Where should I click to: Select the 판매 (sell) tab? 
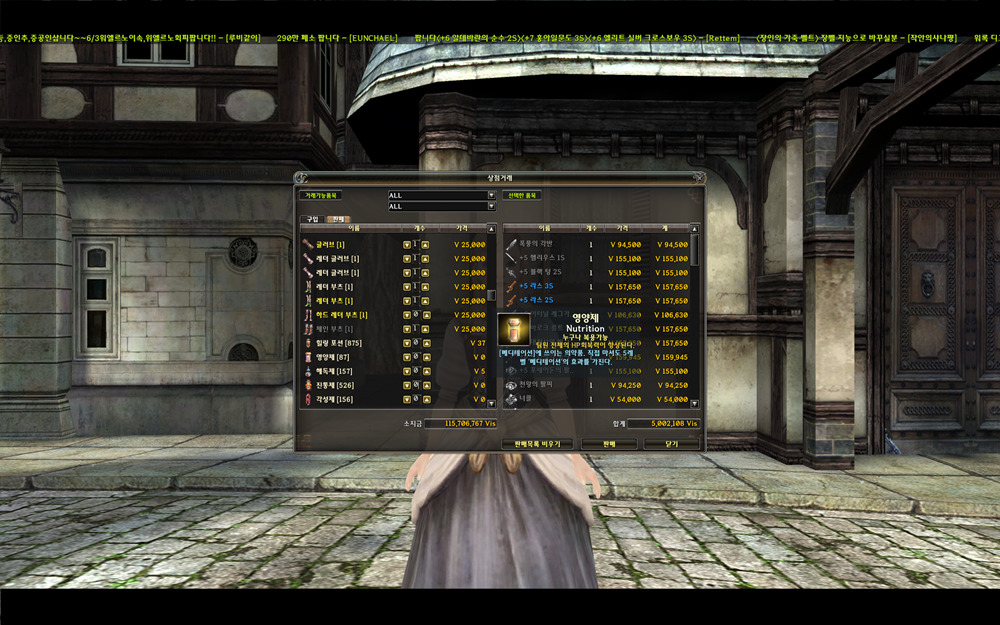point(338,218)
